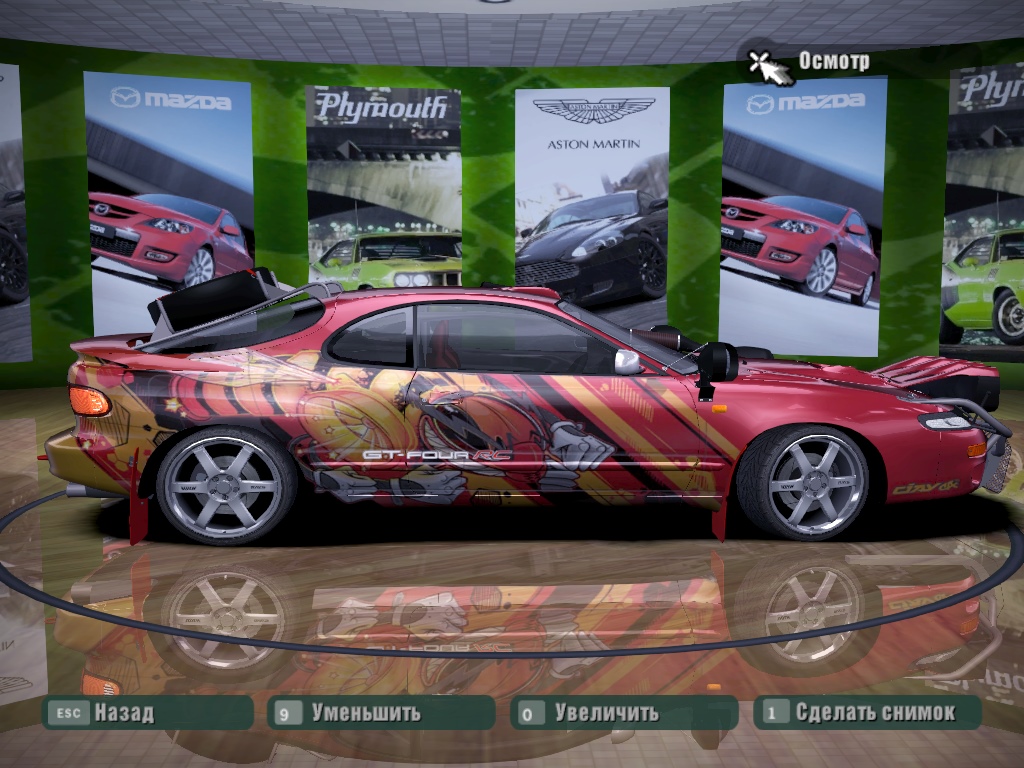
Task: Select Увеличить to zoom in
Action: point(622,713)
